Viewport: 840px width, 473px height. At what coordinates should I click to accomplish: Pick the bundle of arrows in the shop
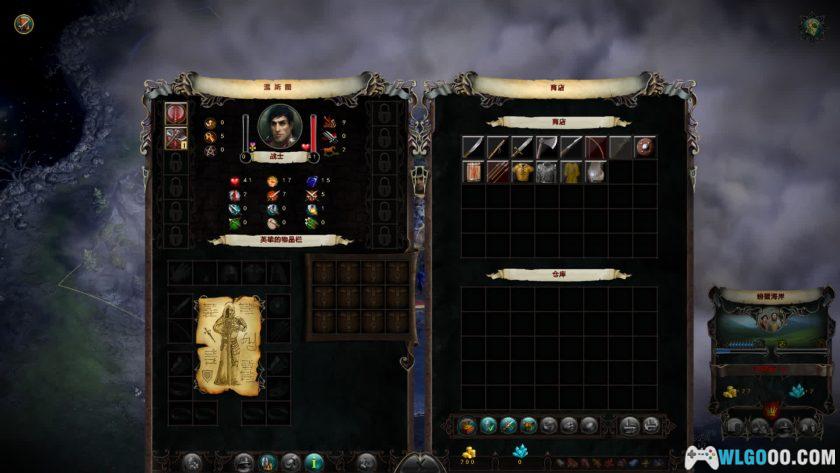click(497, 172)
